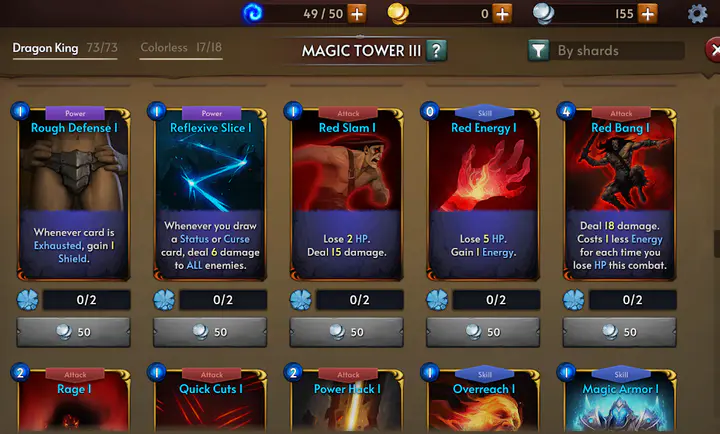
Task: Select the Red Bang I card
Action: pos(620,190)
